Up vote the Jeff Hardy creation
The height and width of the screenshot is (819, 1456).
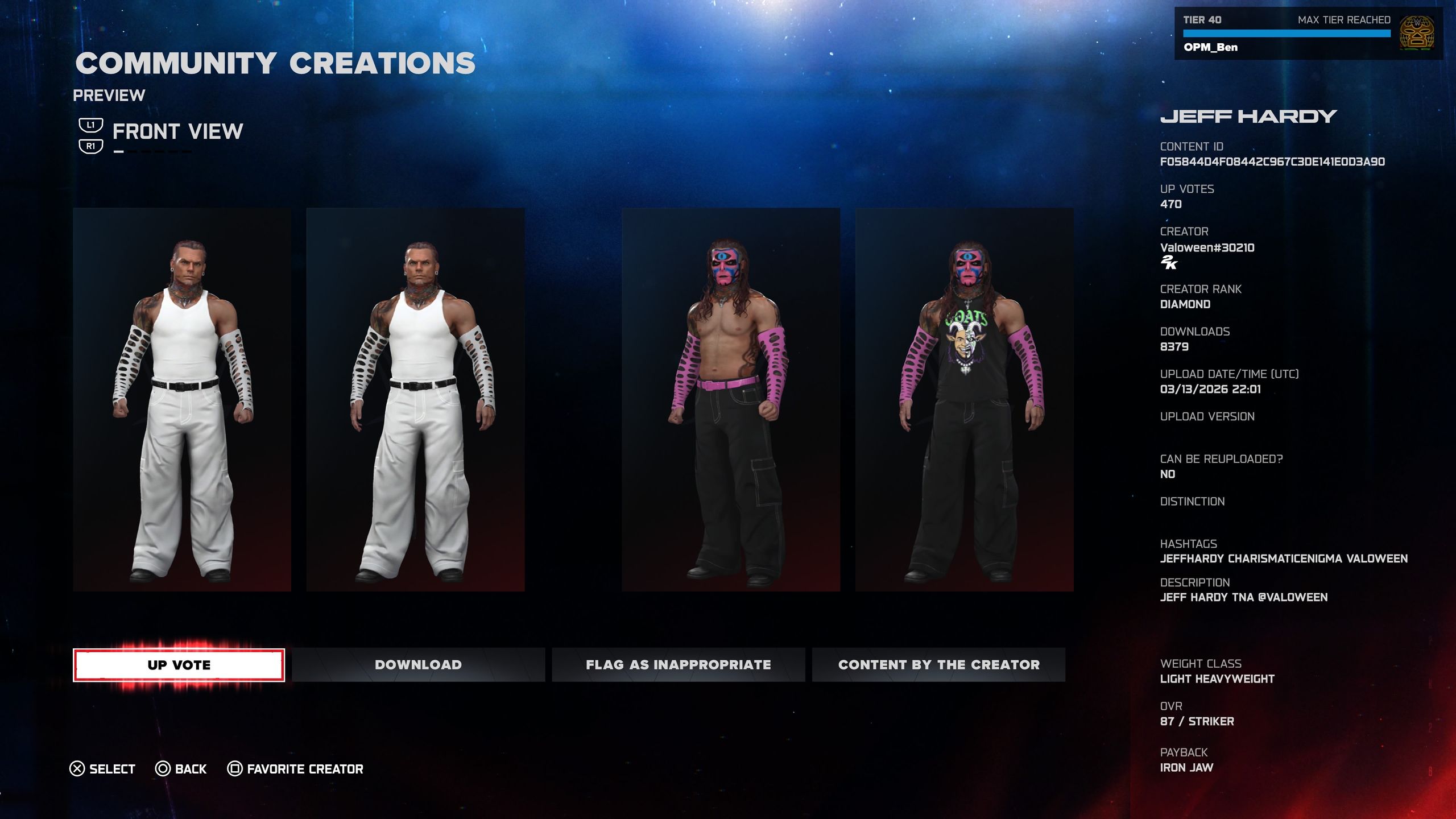pyautogui.click(x=179, y=664)
